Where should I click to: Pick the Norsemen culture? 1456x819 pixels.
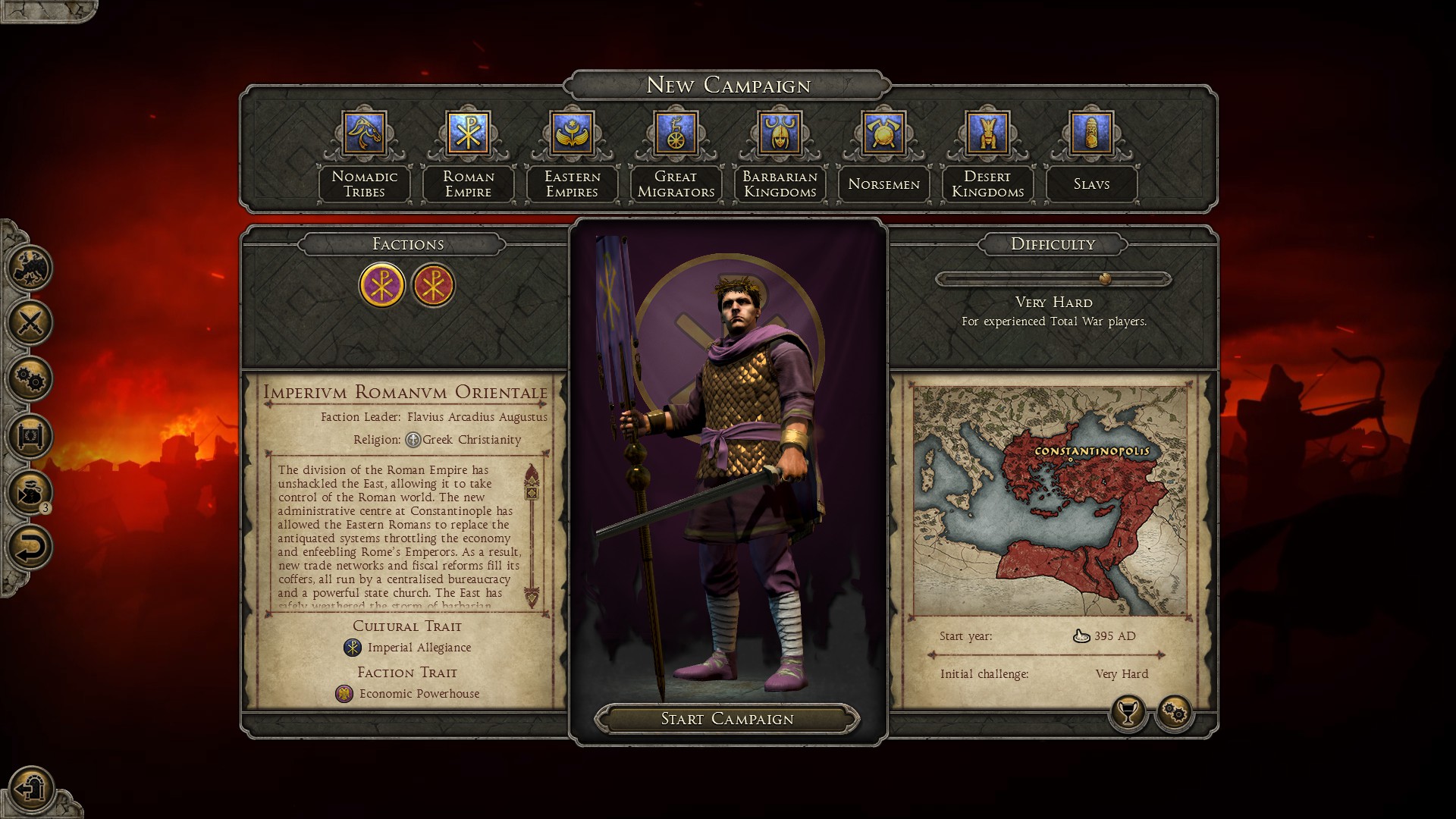pyautogui.click(x=883, y=133)
